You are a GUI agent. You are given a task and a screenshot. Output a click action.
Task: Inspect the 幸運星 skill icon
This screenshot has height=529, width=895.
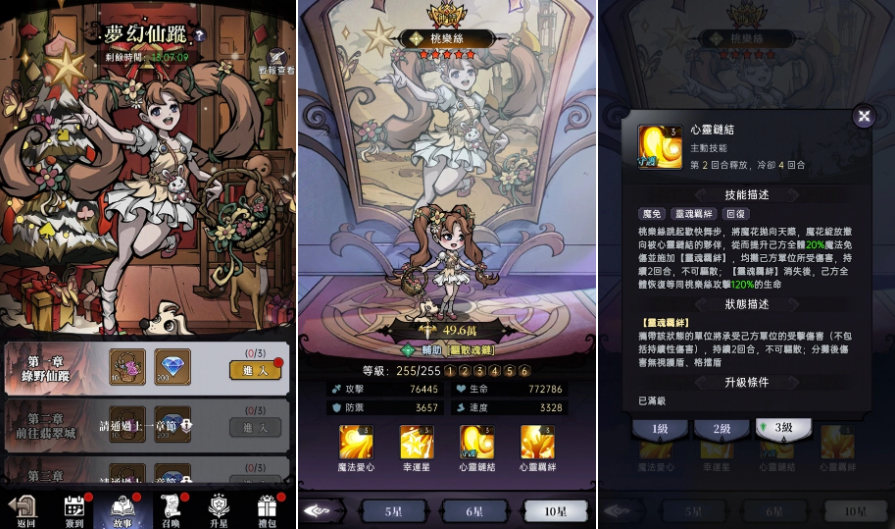coord(416,441)
